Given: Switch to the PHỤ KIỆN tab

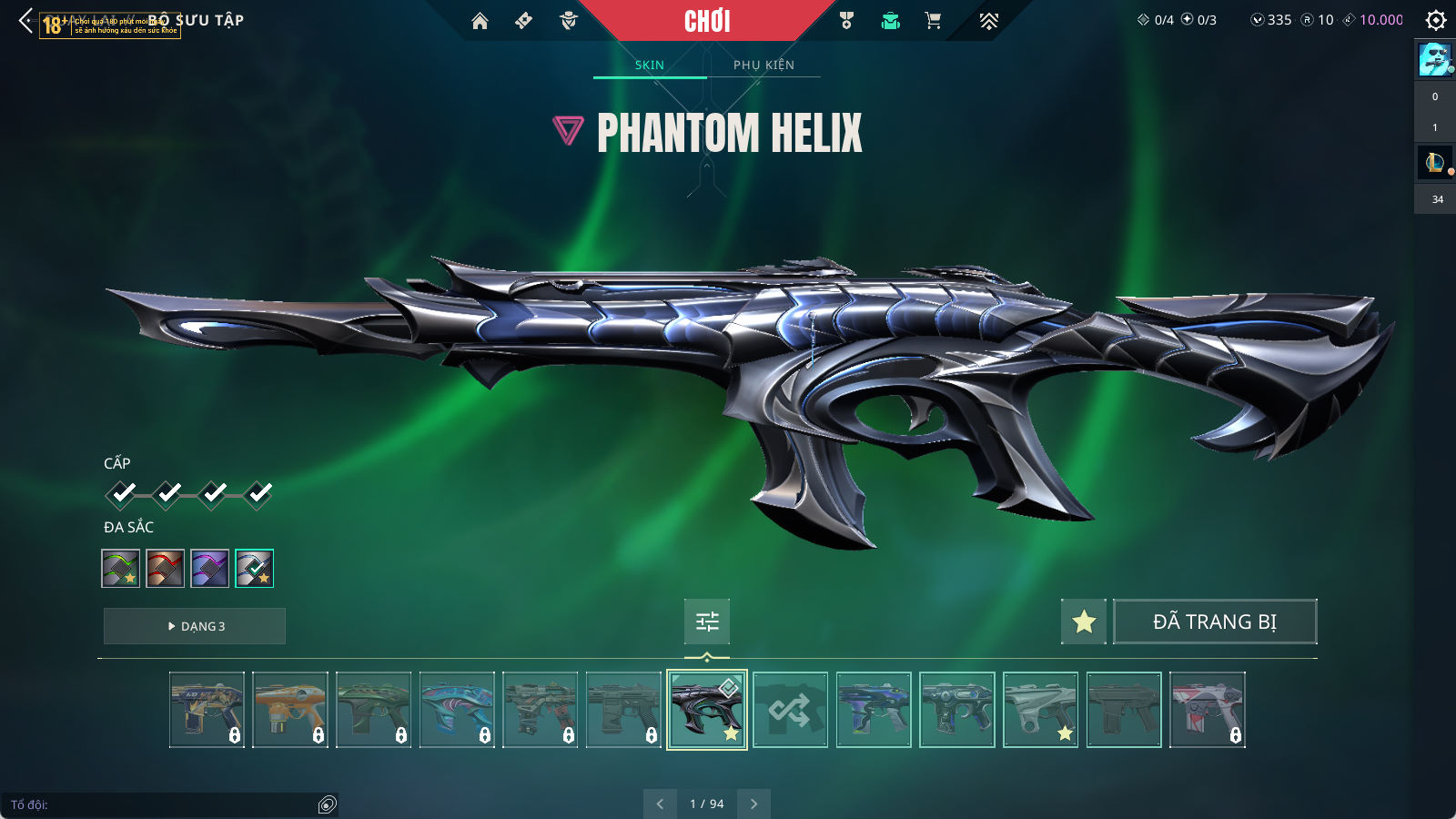Looking at the screenshot, I should [x=763, y=65].
